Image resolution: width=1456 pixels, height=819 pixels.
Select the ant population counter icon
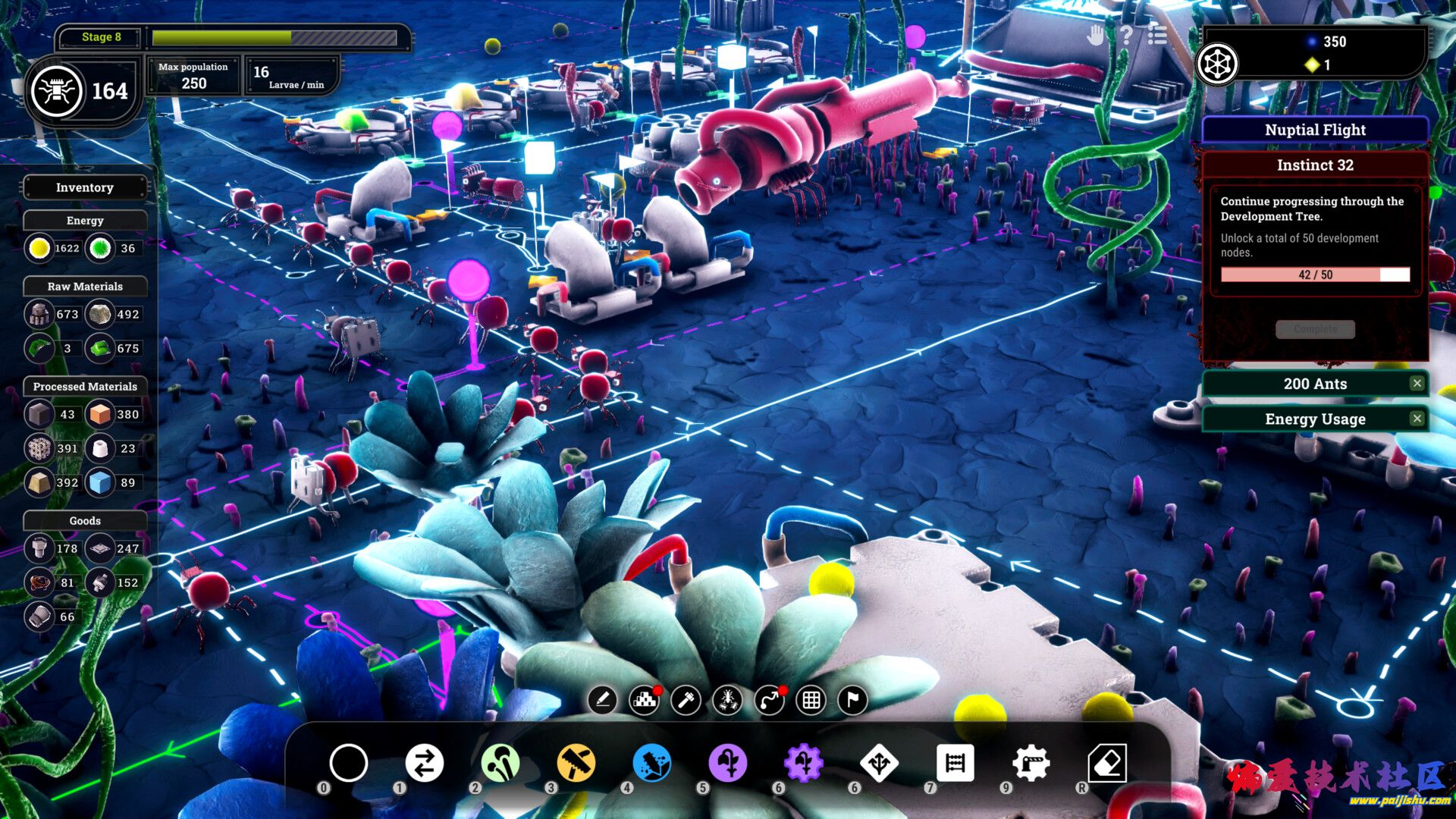click(57, 91)
